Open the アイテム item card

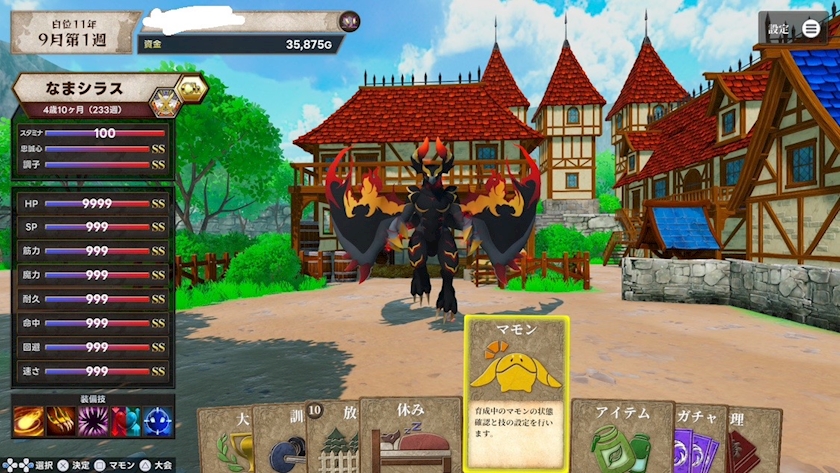click(x=620, y=437)
